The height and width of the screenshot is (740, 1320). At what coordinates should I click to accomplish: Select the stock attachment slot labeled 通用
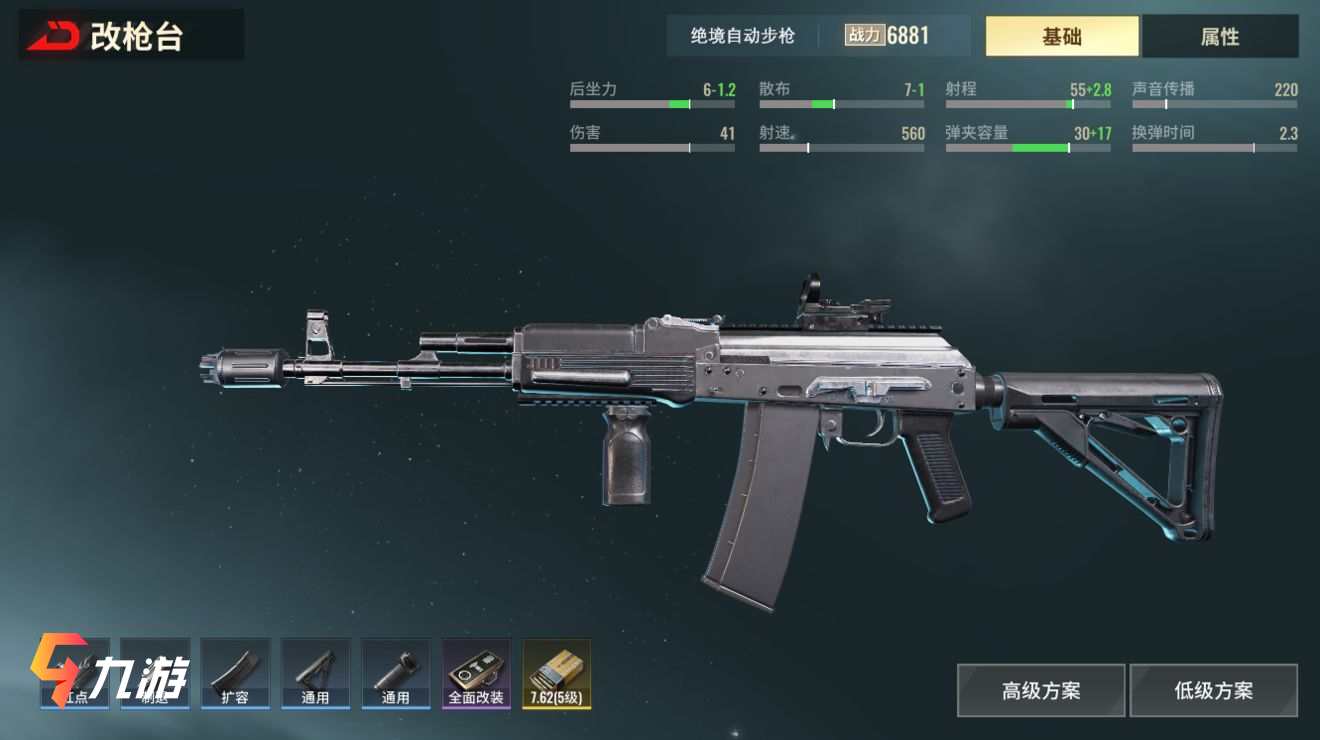point(315,673)
